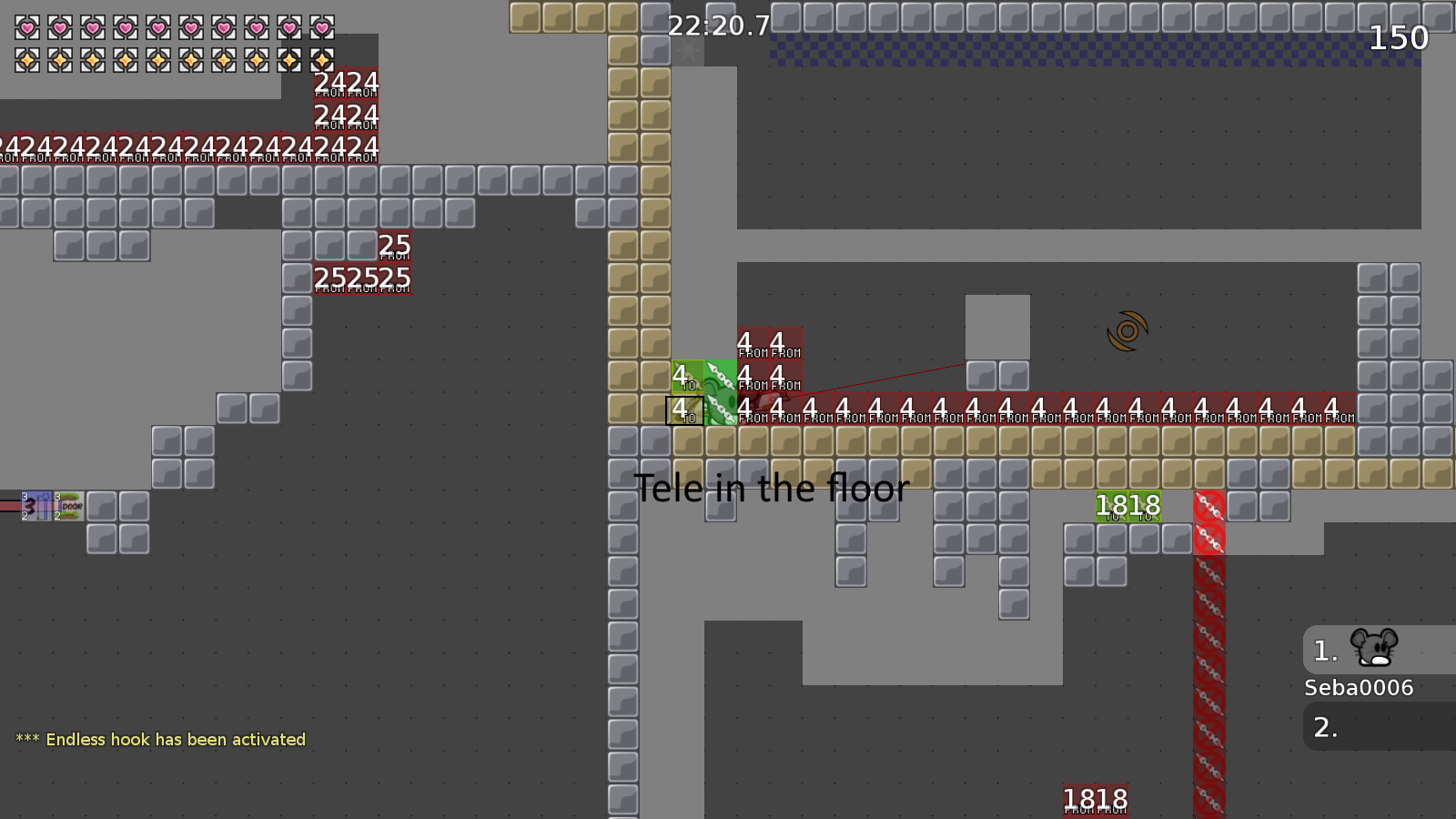The height and width of the screenshot is (819, 1456).
Task: Click the switch DOOR tile with number 3
Action: [69, 506]
